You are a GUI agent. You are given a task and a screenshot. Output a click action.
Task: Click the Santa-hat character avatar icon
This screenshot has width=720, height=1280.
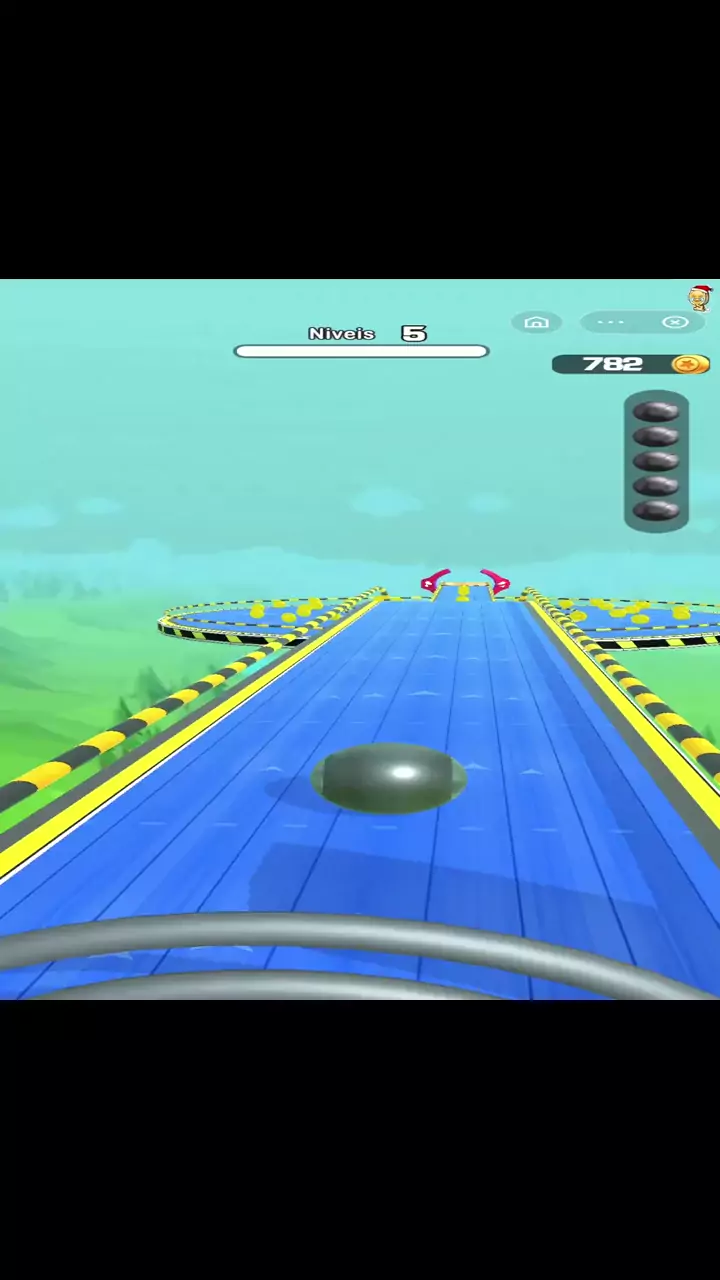[700, 298]
